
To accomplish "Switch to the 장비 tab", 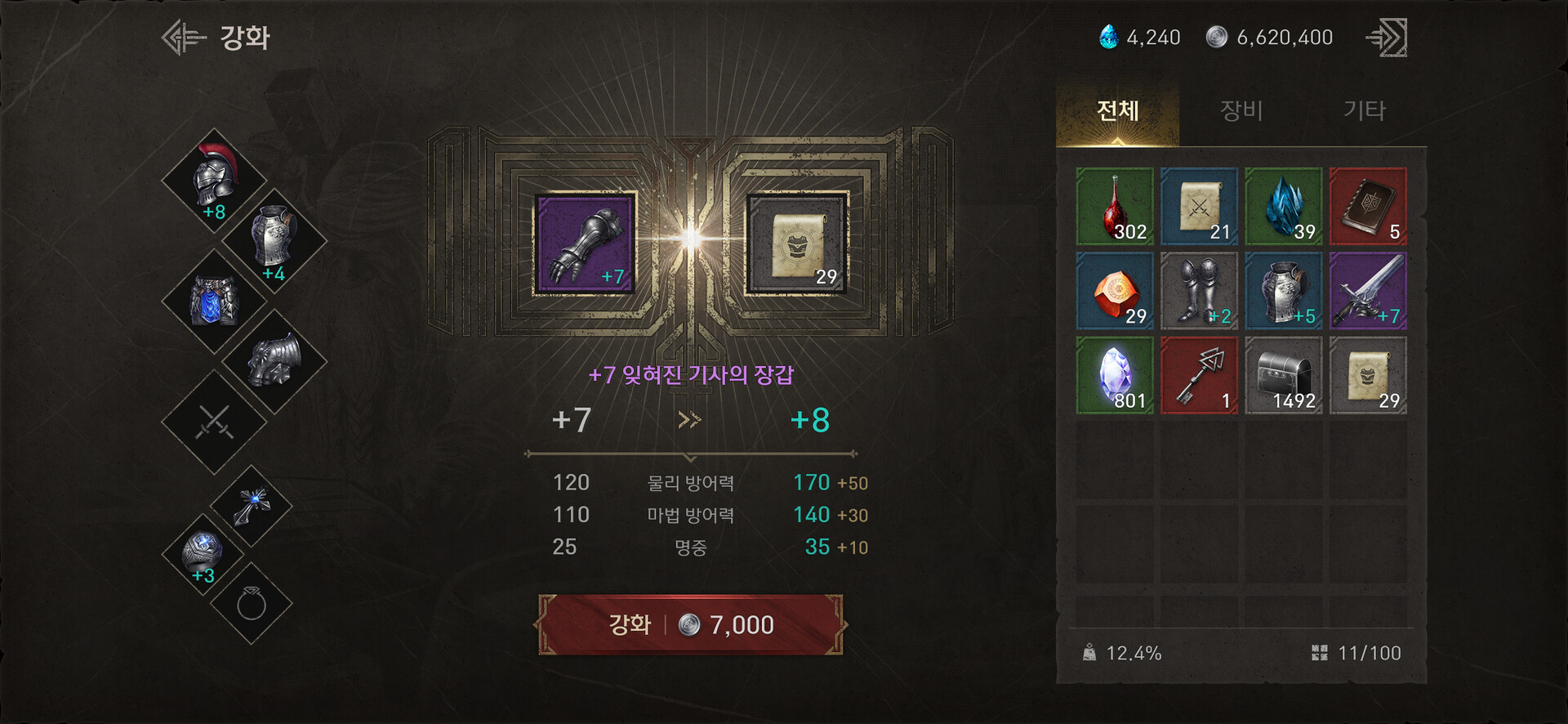I will pos(1241,110).
